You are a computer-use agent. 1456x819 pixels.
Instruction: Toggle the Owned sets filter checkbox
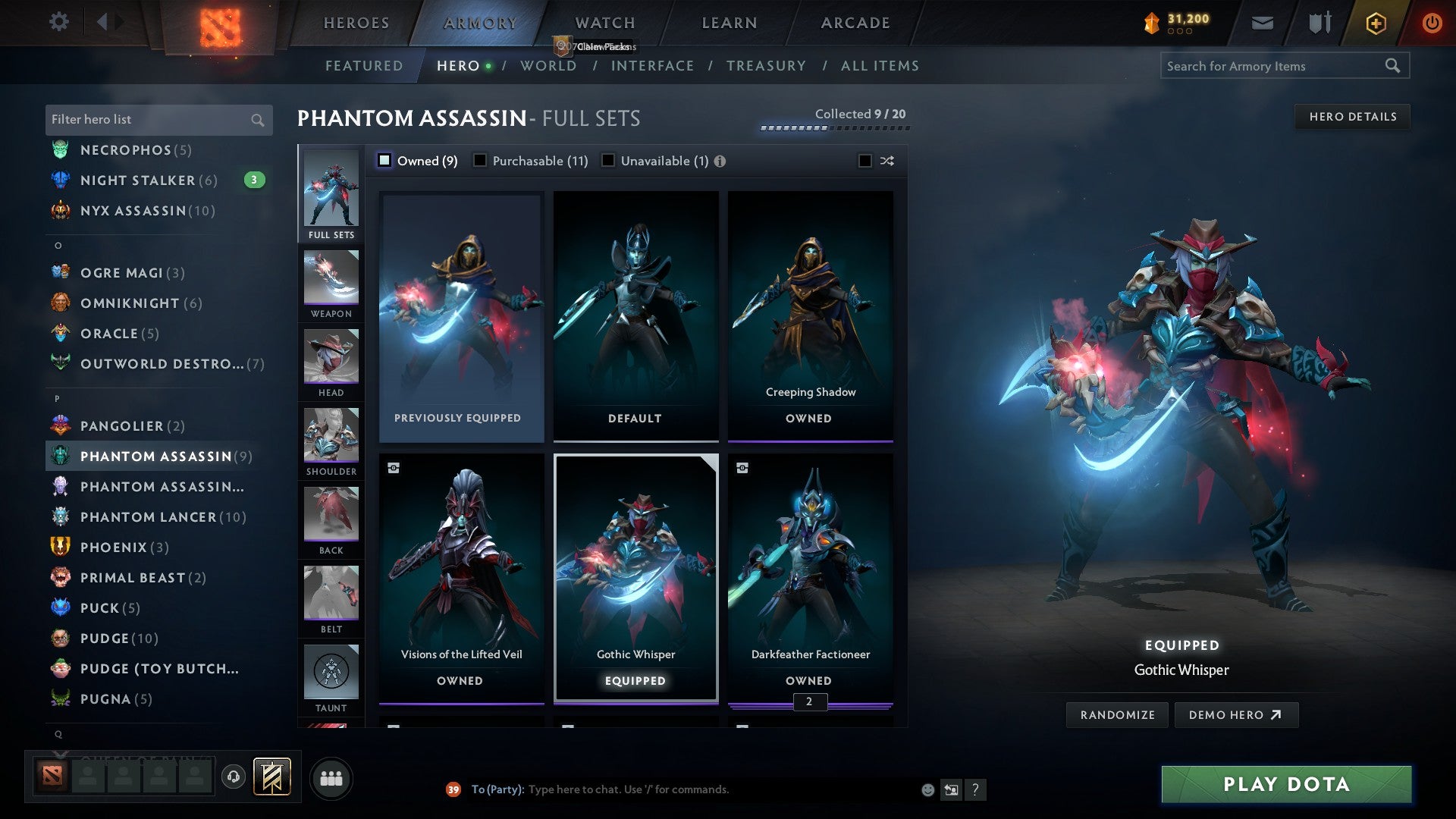coord(384,161)
